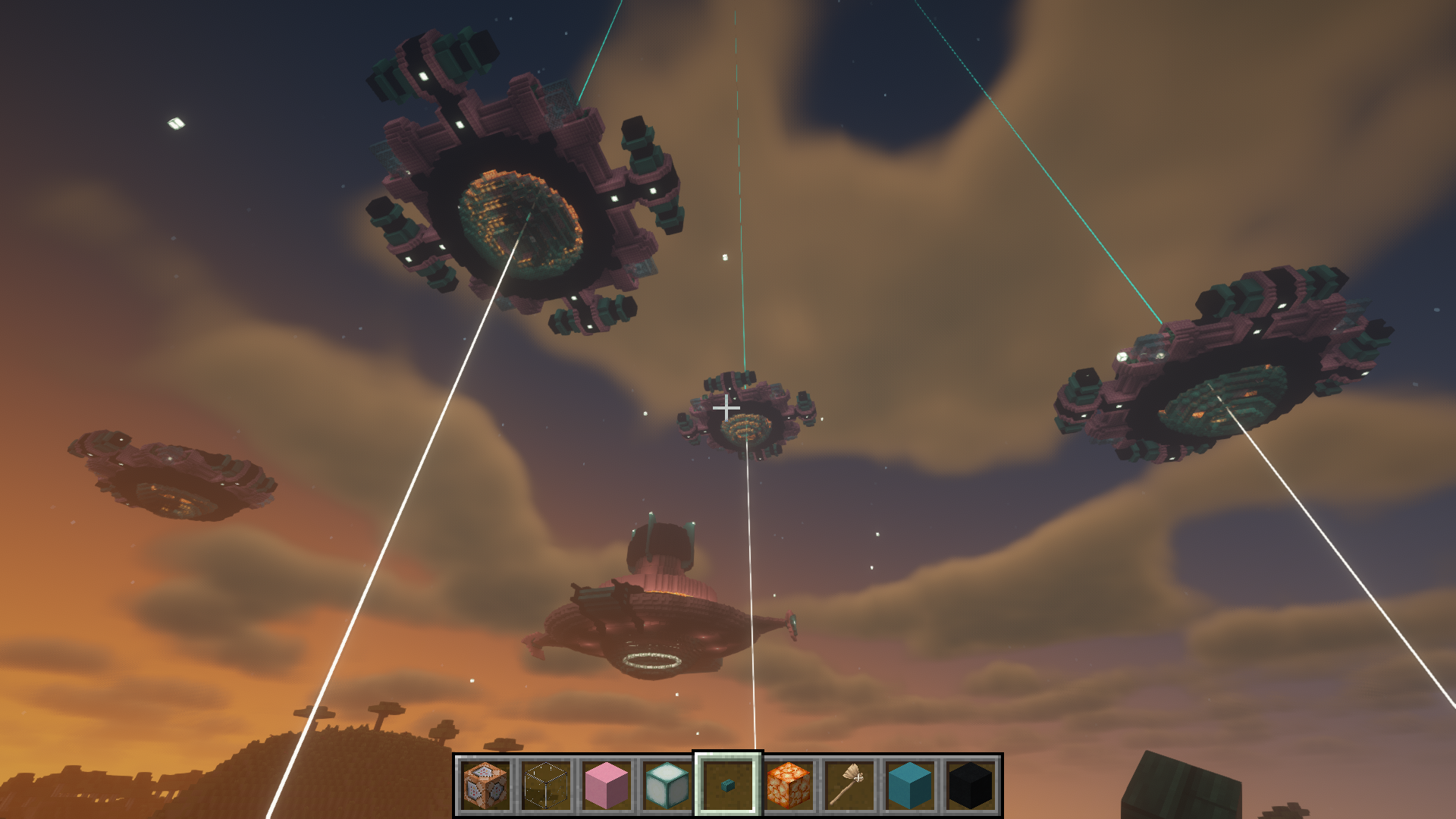The height and width of the screenshot is (819, 1456).
Task: Select the cyan block hotbar slot
Action: click(910, 786)
